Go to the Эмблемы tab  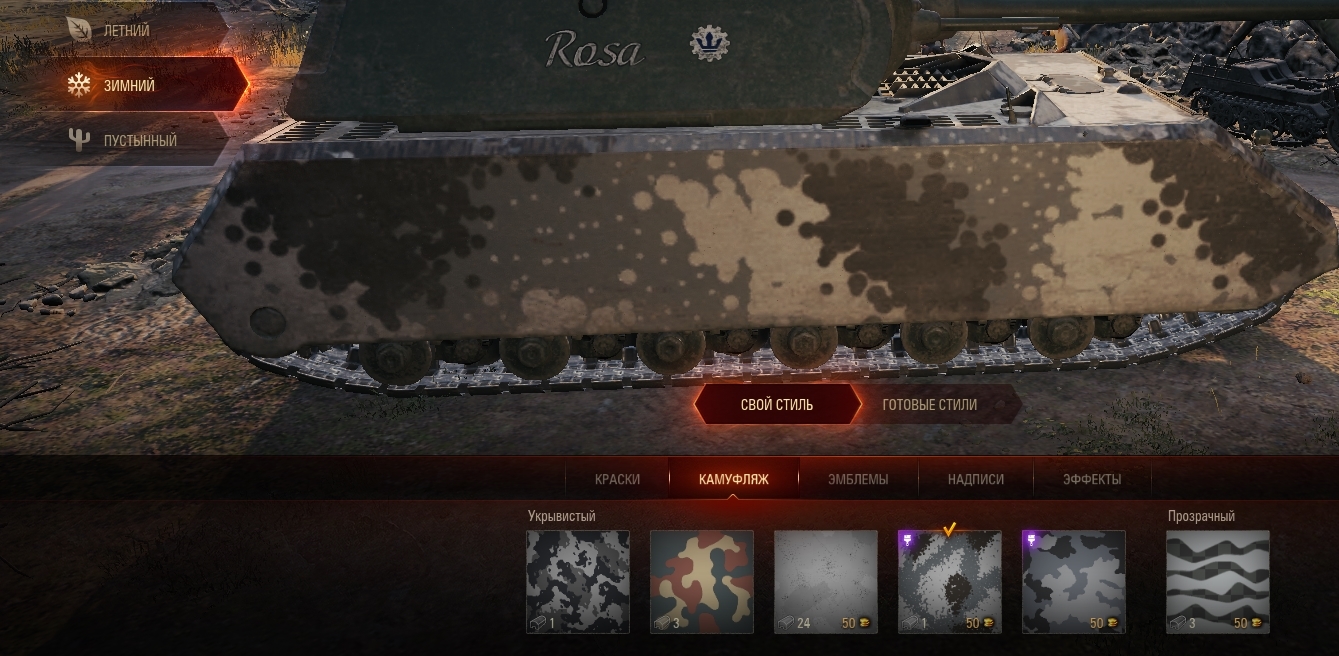(857, 479)
